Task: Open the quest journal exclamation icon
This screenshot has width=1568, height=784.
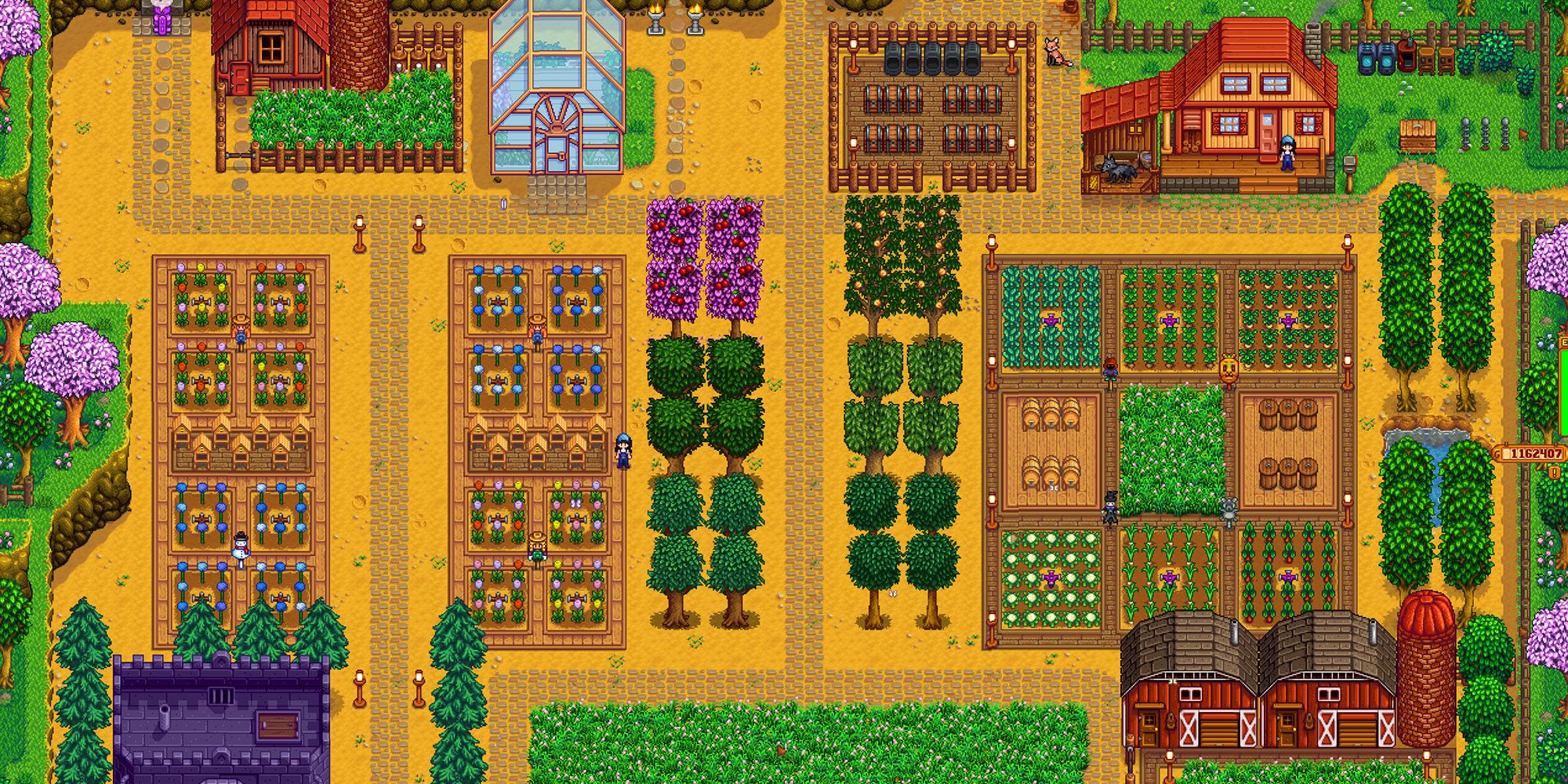Action: (x=1554, y=472)
